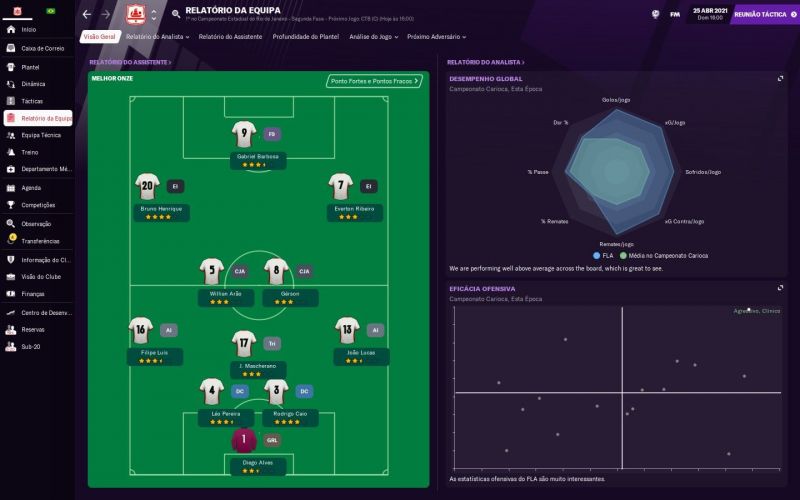Click Ponto Fortes e Pontos Fracos button
The height and width of the screenshot is (500, 800).
[374, 81]
